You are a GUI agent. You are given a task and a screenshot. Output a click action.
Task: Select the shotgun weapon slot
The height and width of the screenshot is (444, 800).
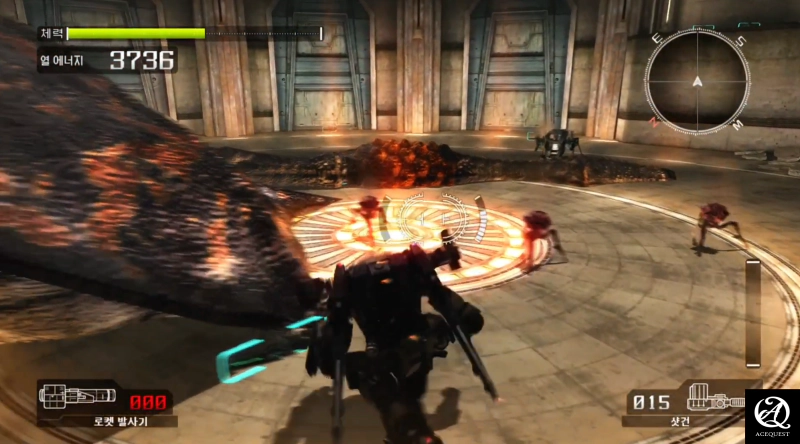[683, 404]
